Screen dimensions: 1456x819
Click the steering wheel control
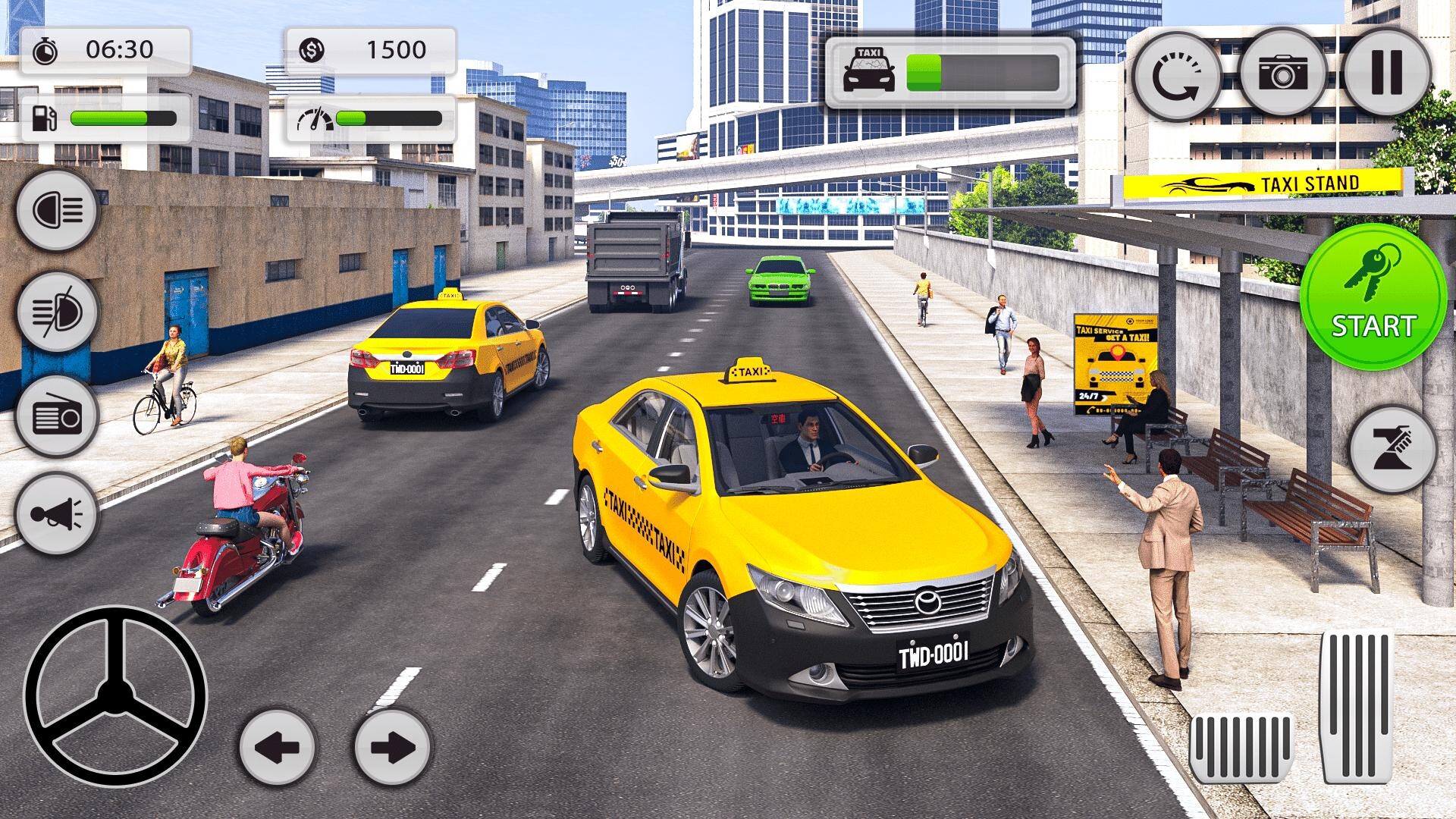click(115, 696)
